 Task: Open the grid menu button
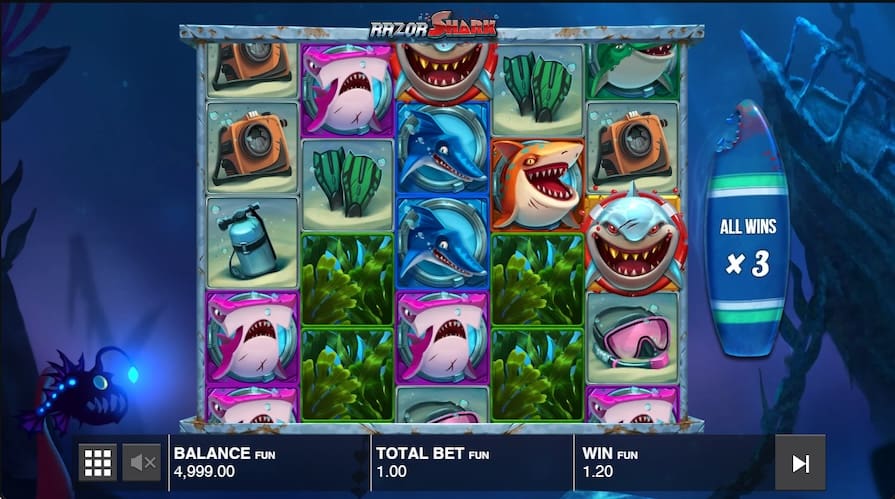[x=97, y=462]
